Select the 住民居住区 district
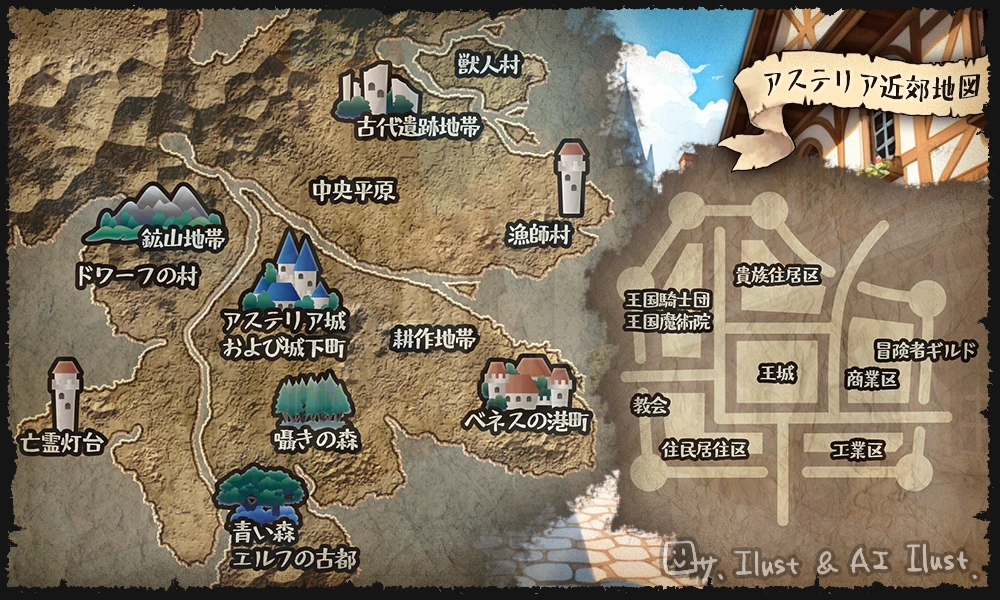 coord(705,450)
